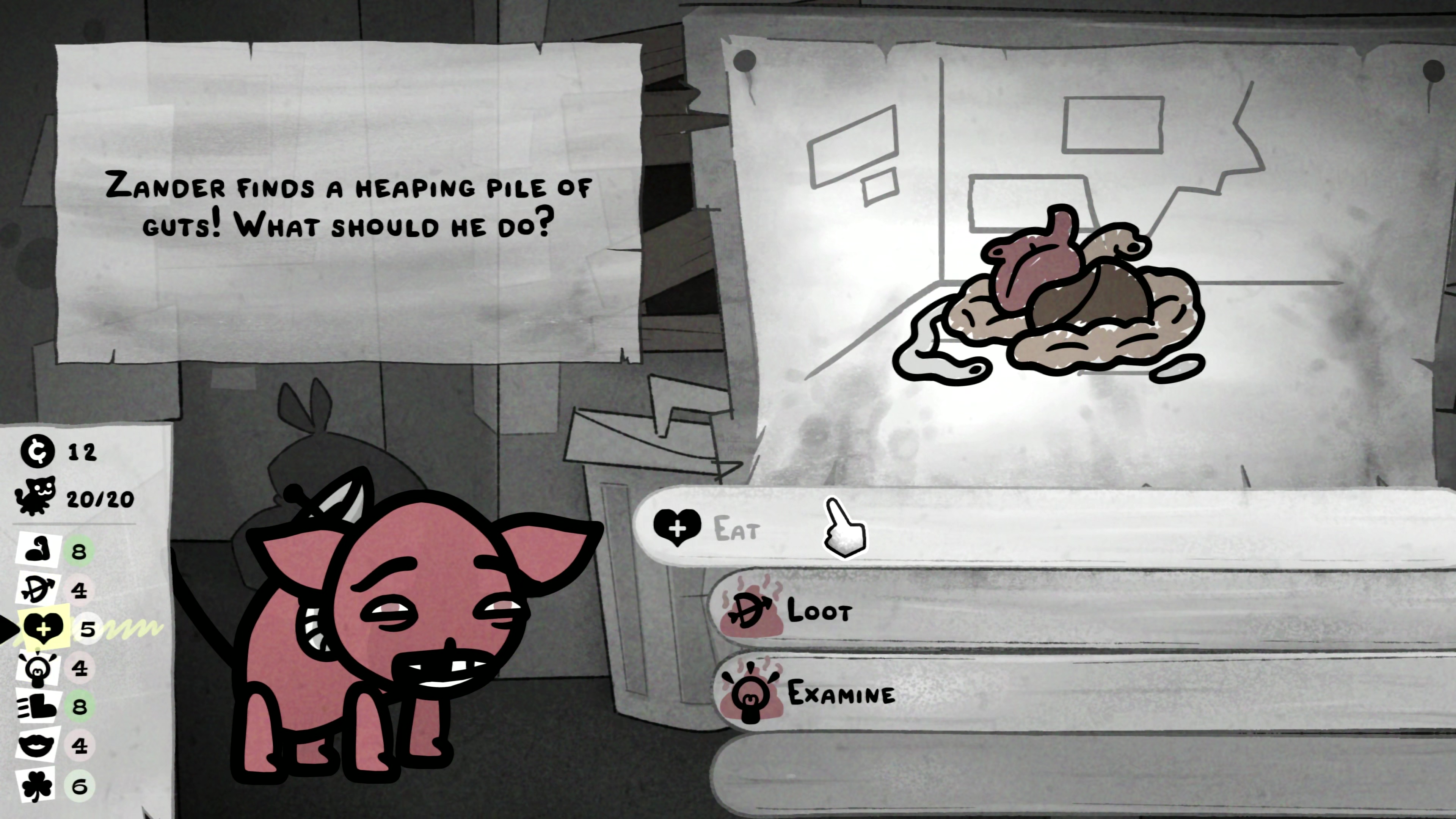Click the highlighted heart health stat icon
This screenshot has width=1456, height=819.
click(44, 628)
